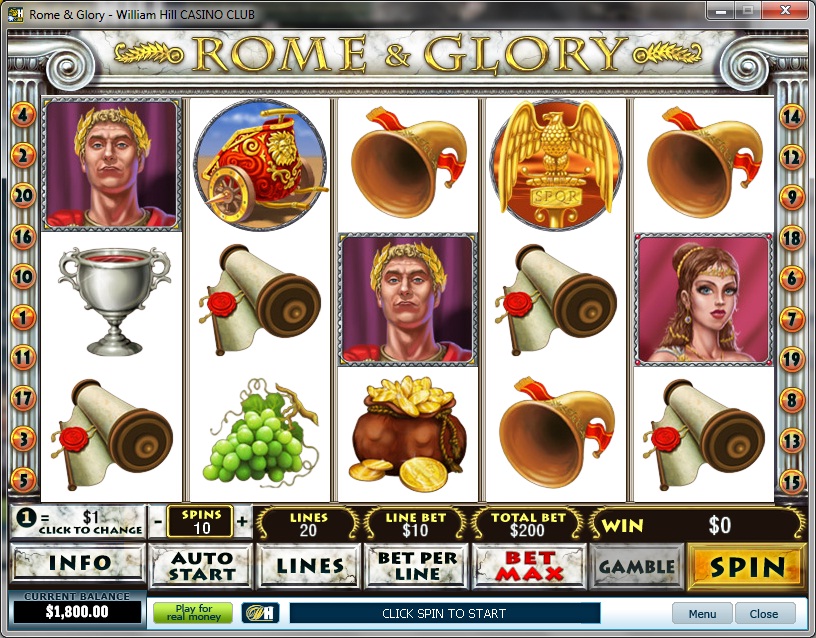Spin the reels with the SPIN button

click(x=746, y=567)
